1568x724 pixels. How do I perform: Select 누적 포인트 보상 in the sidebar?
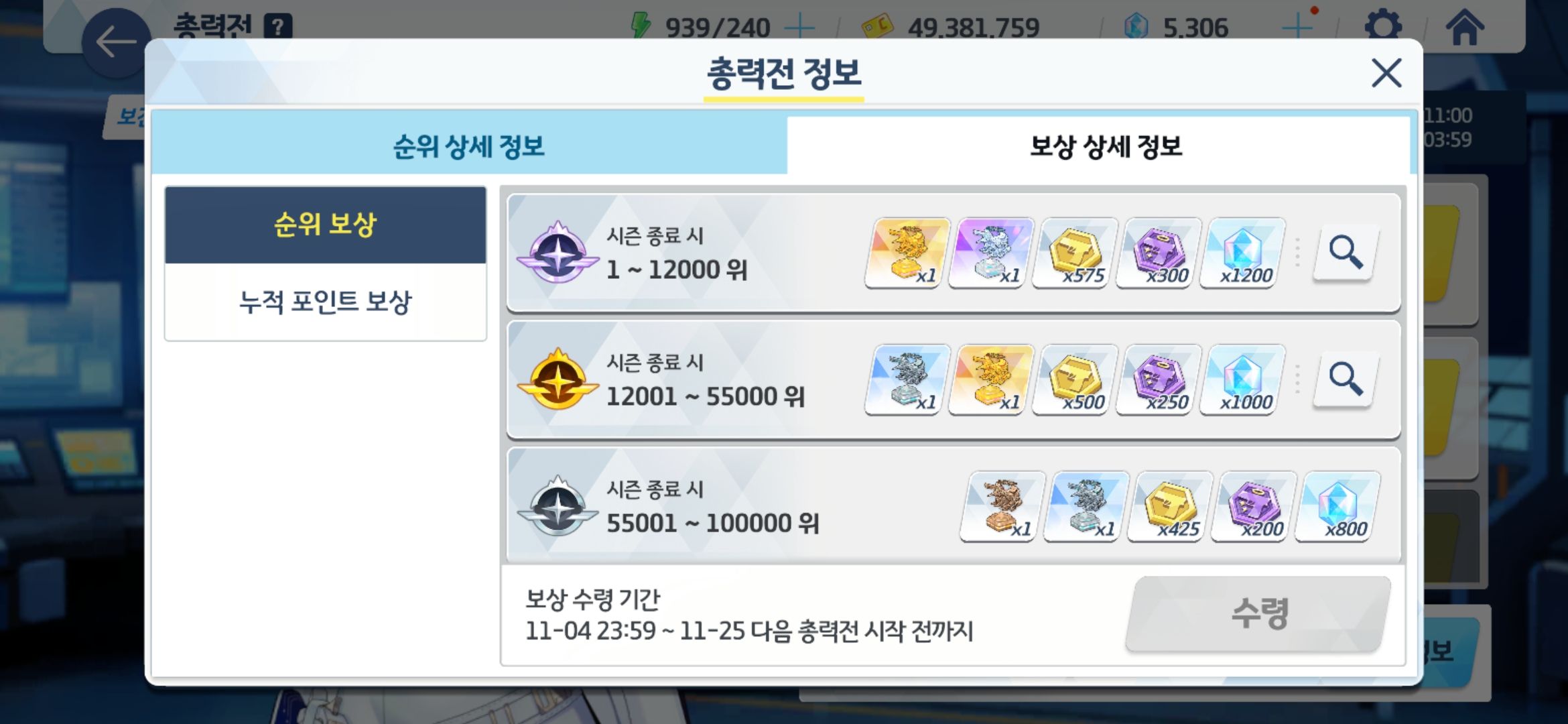[x=326, y=302]
